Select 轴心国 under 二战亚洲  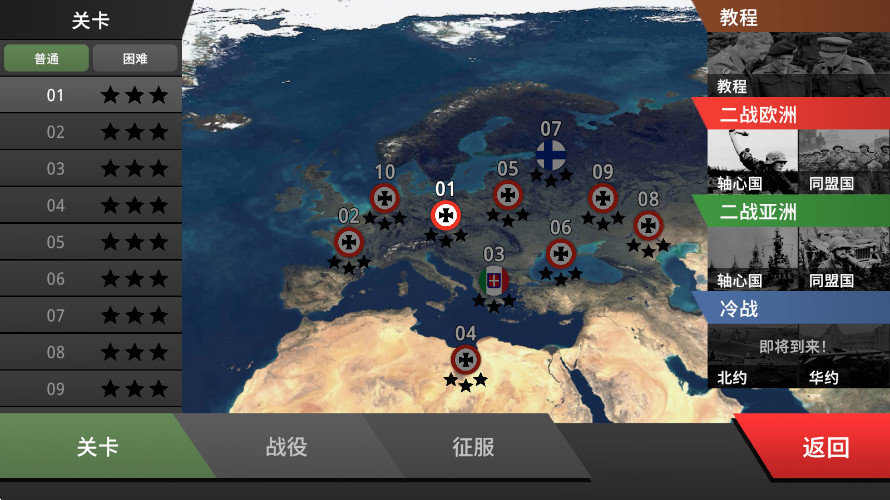click(x=752, y=257)
